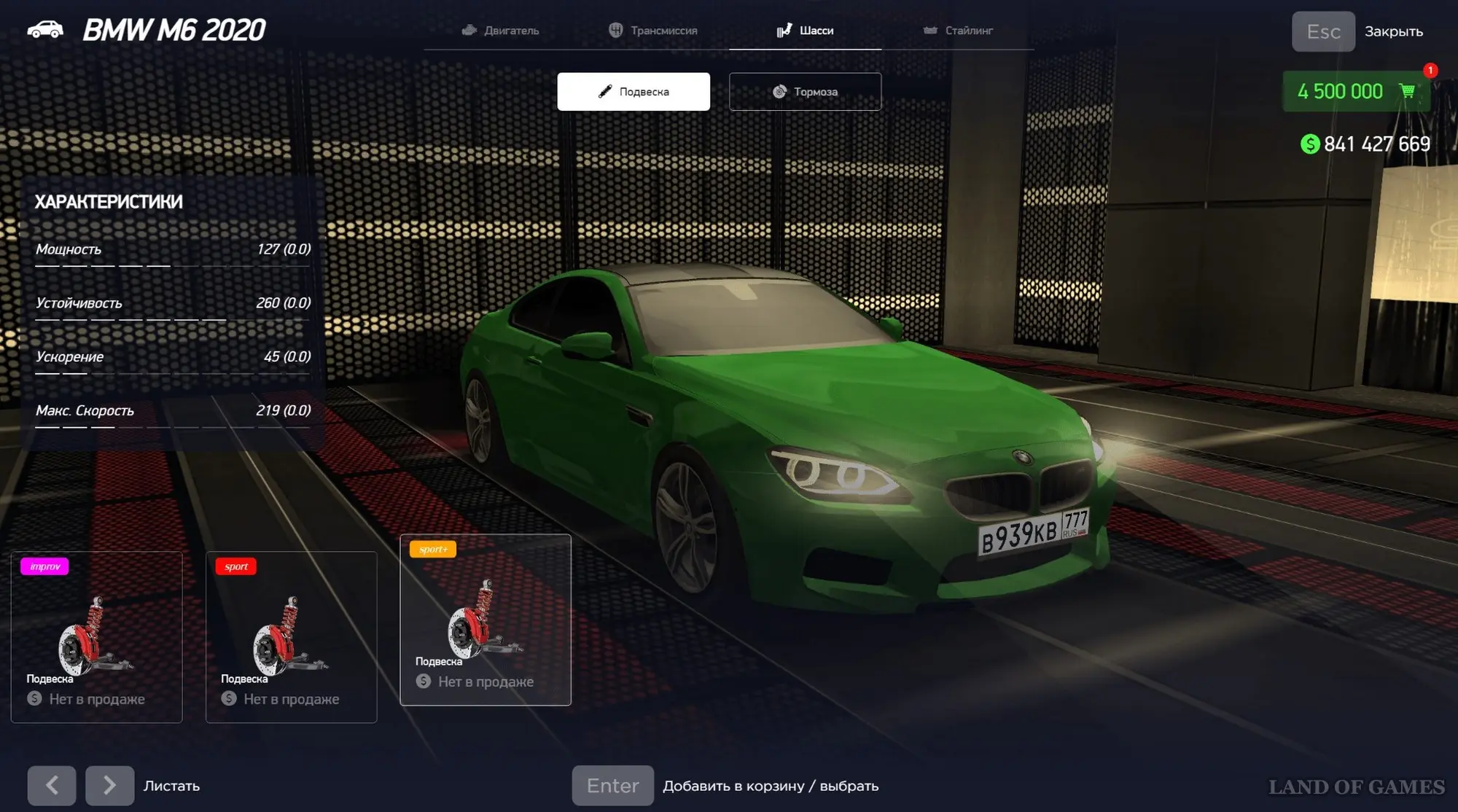Click the right arrow to page forward
Screen dimensions: 1458x812
coord(109,785)
